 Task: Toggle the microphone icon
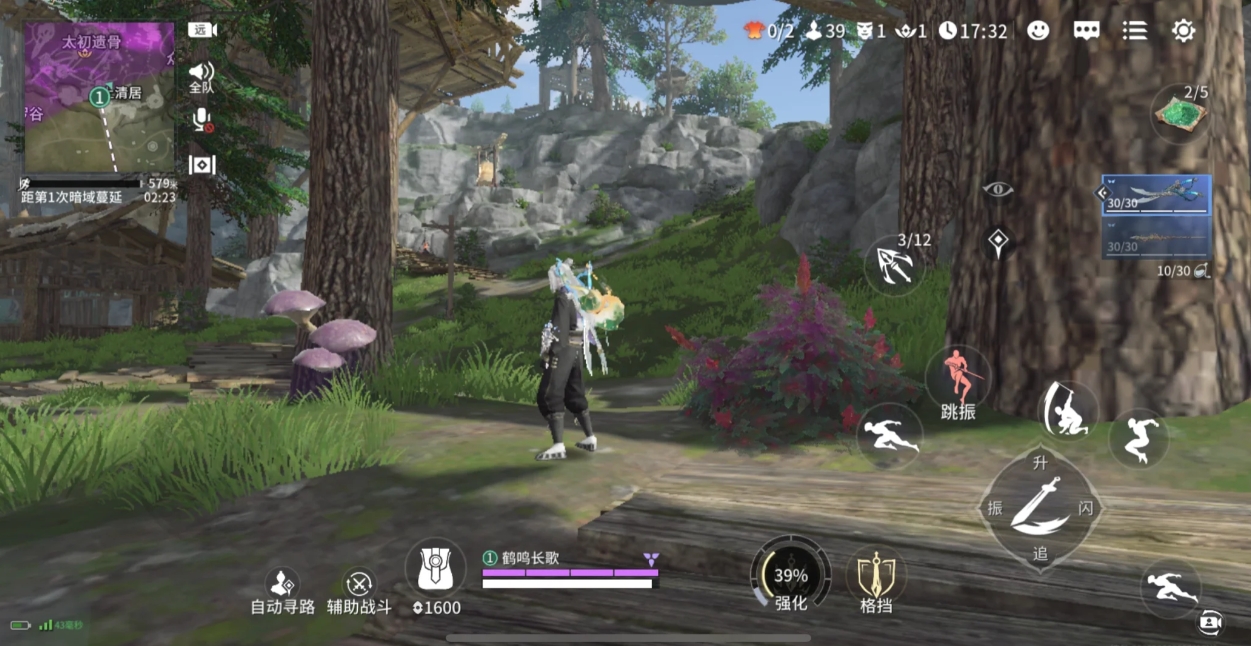[x=202, y=120]
